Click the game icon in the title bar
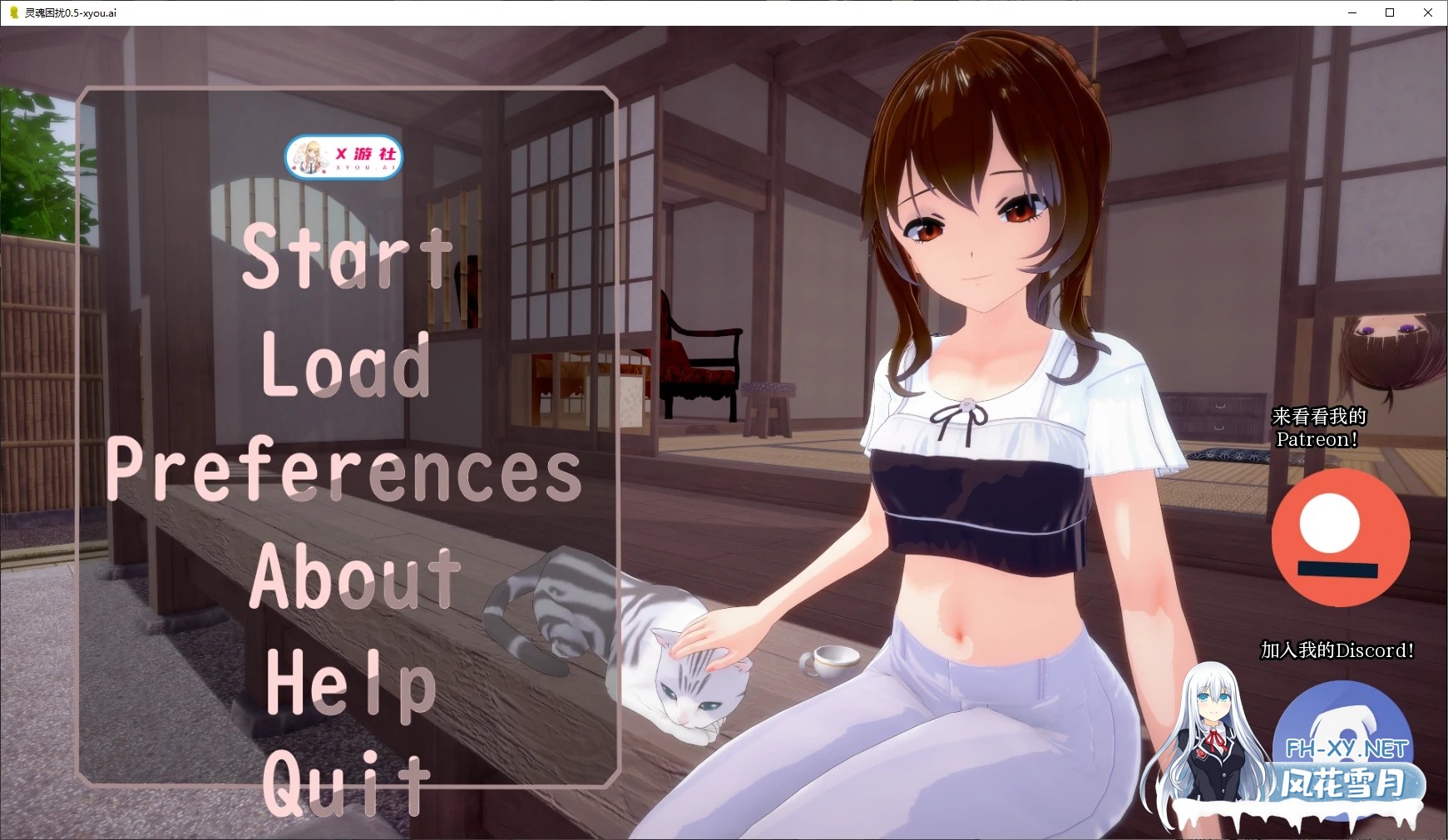 12,12
